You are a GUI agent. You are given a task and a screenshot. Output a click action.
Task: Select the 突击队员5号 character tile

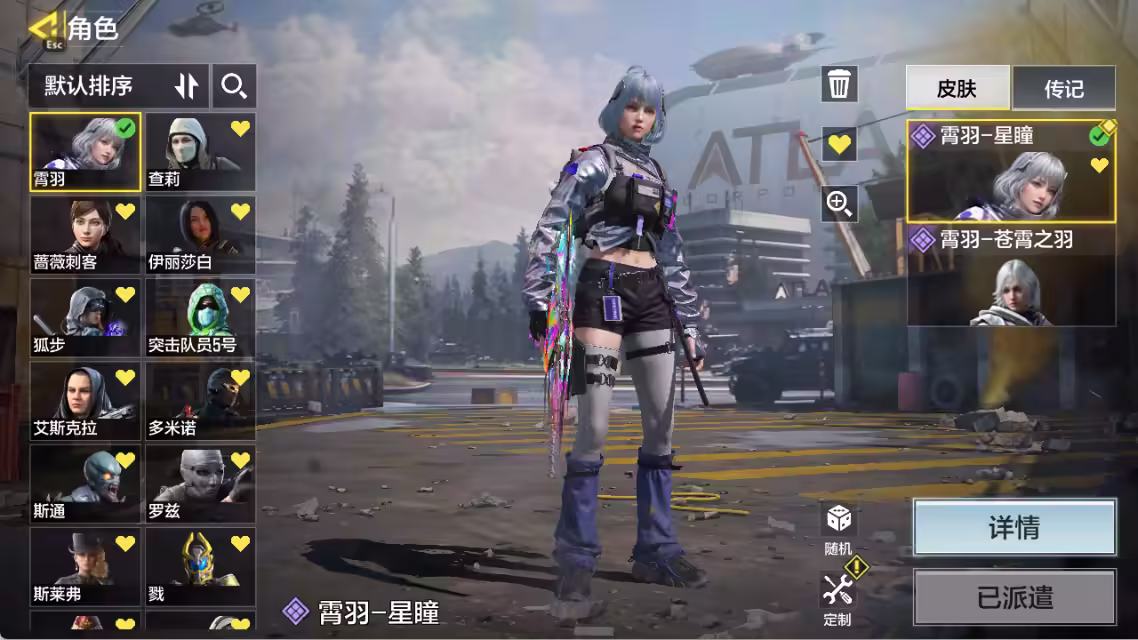click(200, 318)
